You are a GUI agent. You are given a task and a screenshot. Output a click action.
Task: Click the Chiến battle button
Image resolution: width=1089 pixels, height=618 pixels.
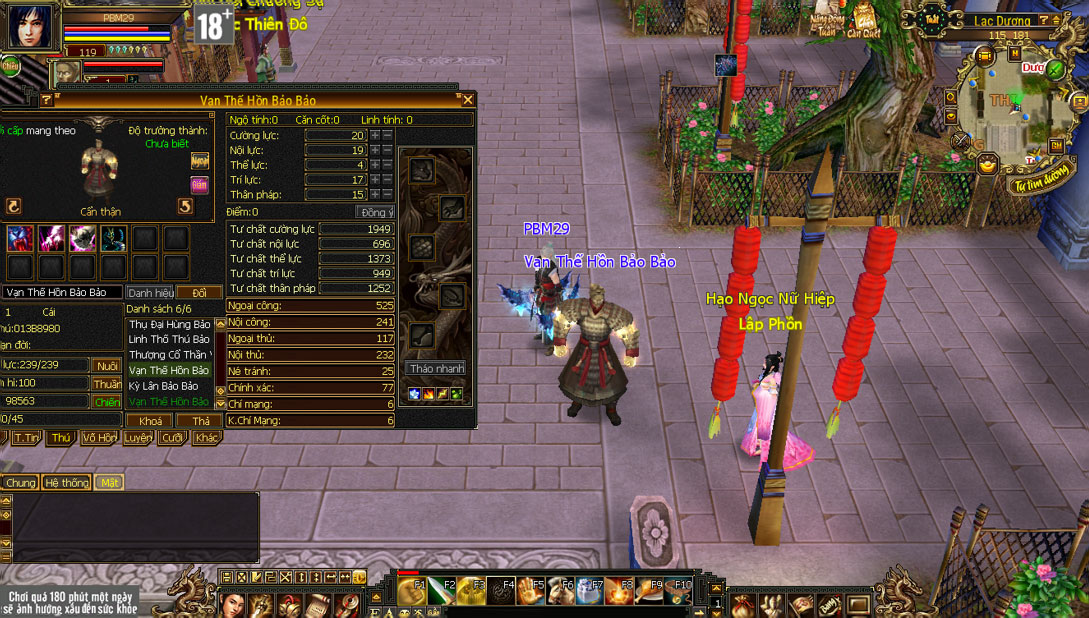pos(106,401)
